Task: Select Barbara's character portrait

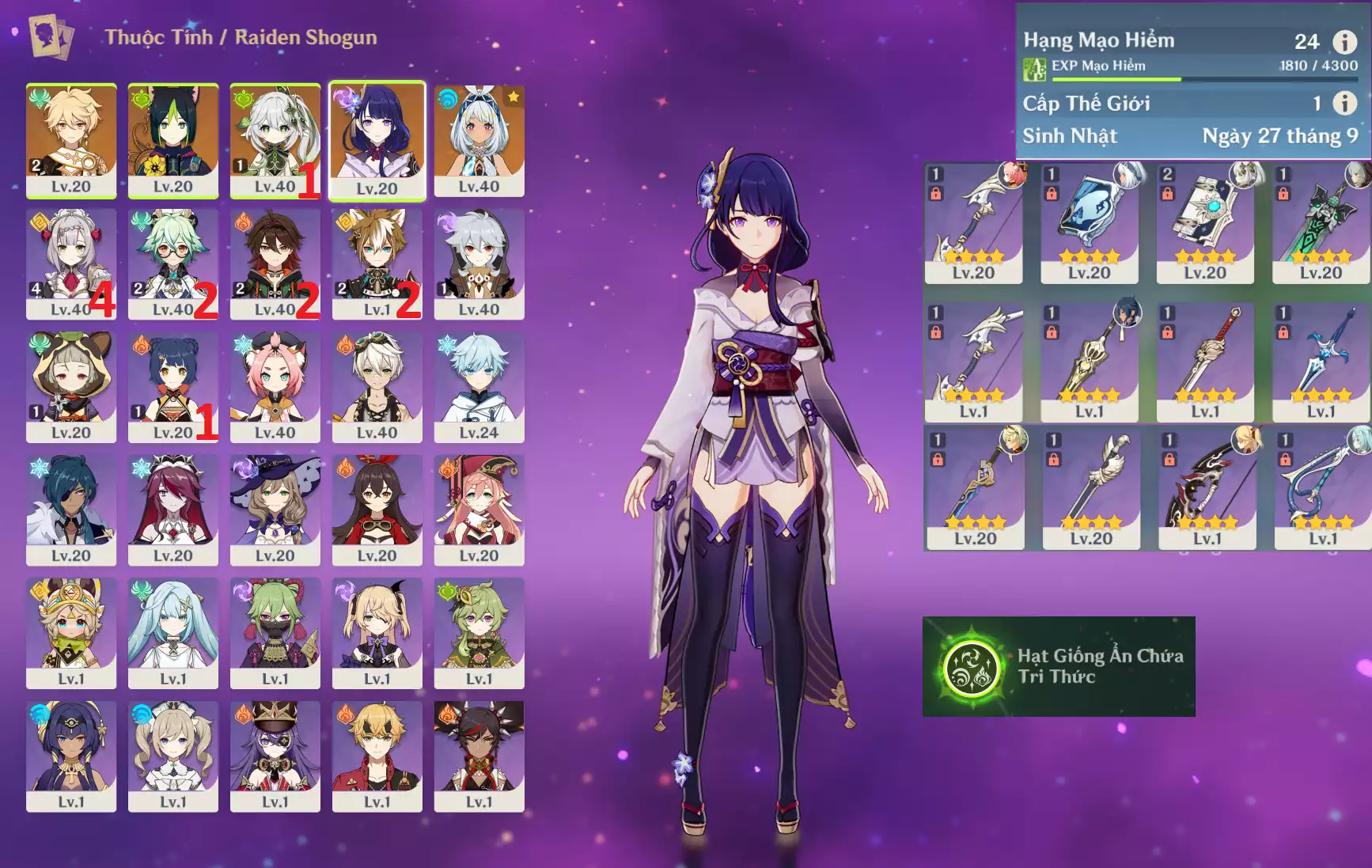Action: 173,755
